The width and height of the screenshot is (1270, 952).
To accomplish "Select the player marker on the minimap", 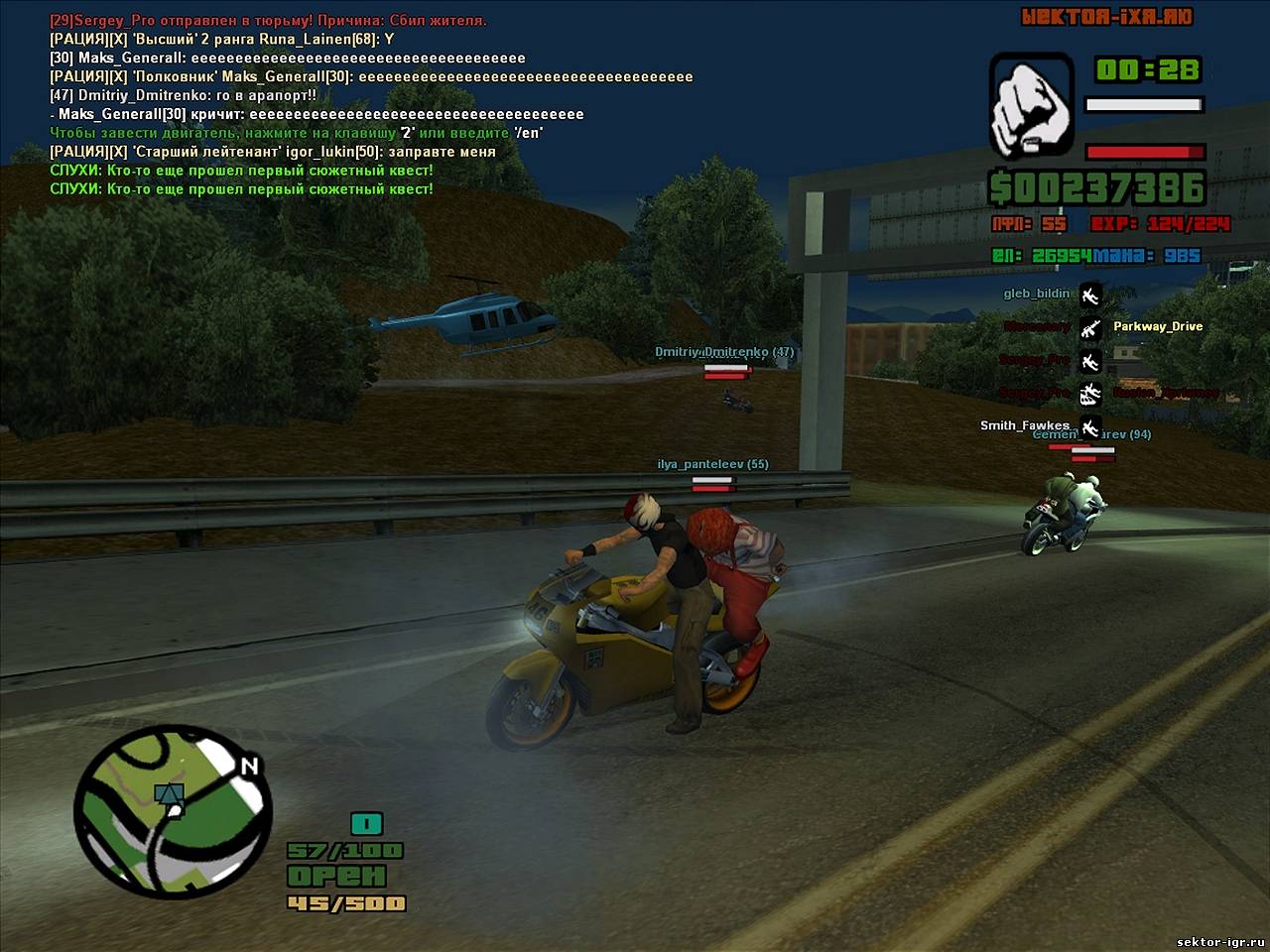I will [171, 795].
